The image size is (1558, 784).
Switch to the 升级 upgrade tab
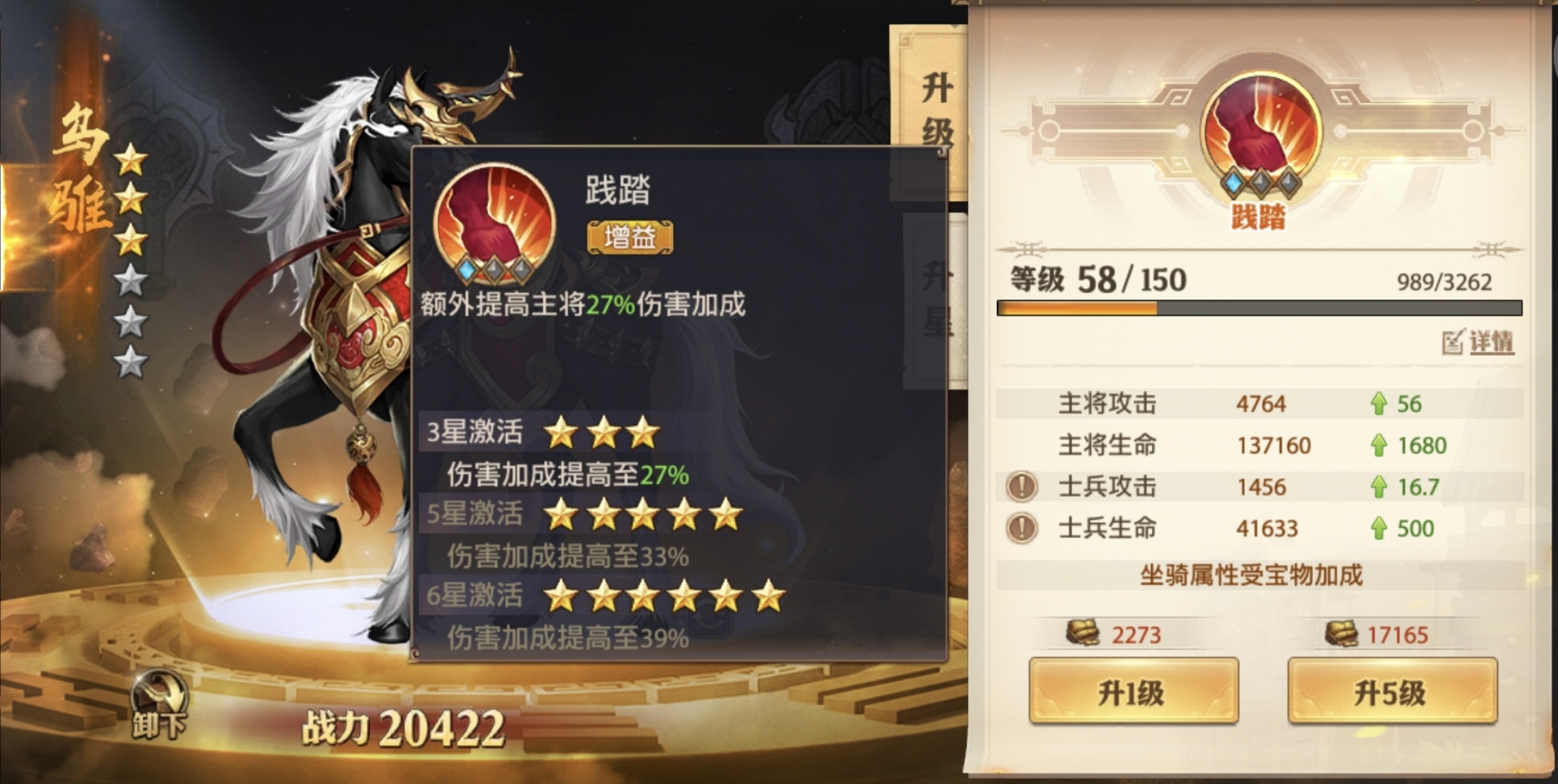934,109
